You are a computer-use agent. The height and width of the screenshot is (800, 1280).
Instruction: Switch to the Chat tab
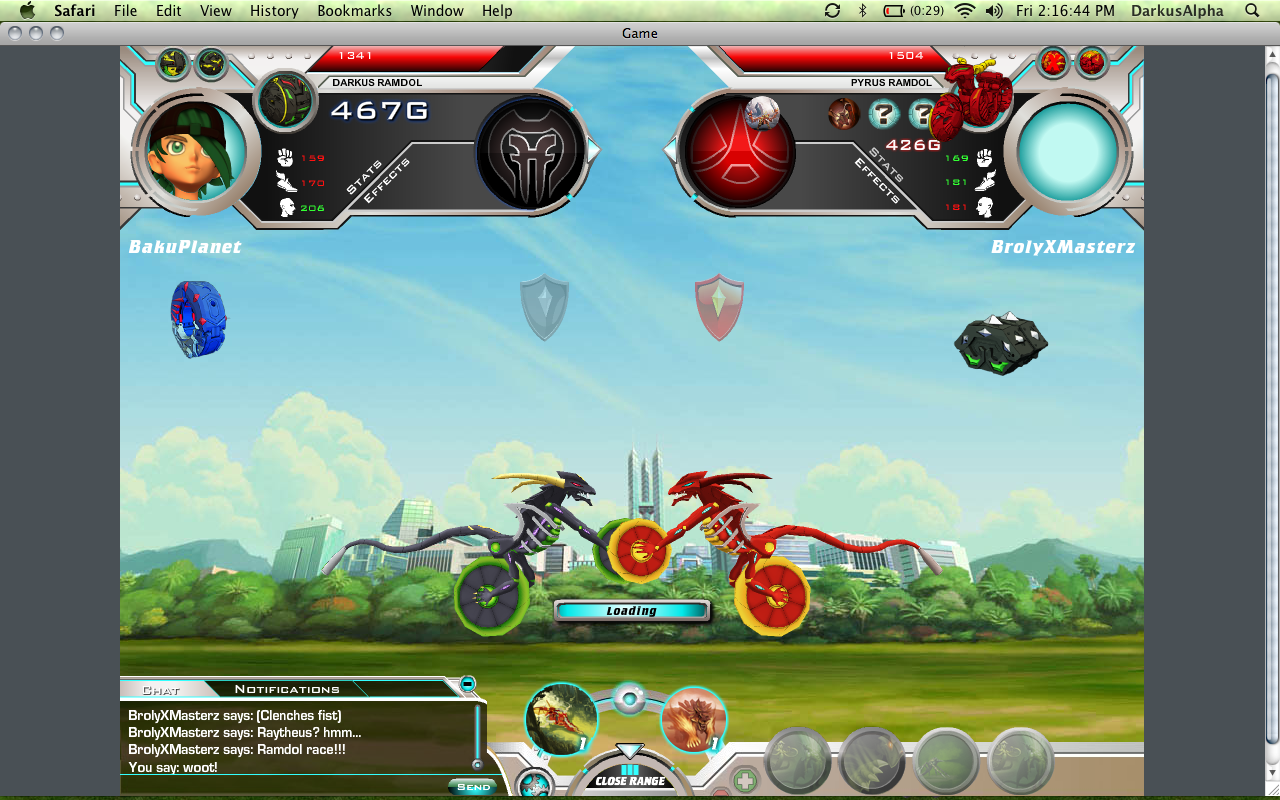161,689
